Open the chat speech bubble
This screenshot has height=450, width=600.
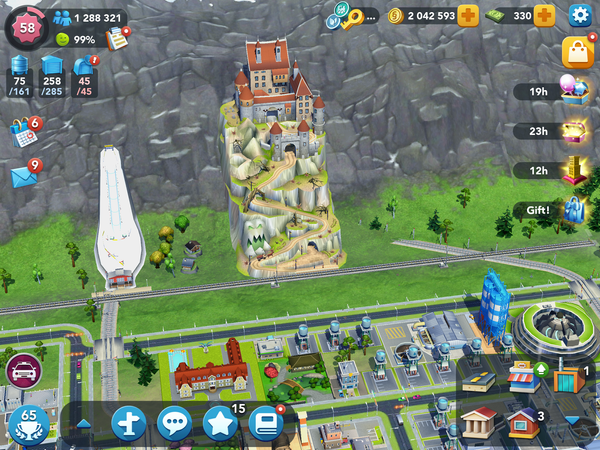(x=175, y=424)
